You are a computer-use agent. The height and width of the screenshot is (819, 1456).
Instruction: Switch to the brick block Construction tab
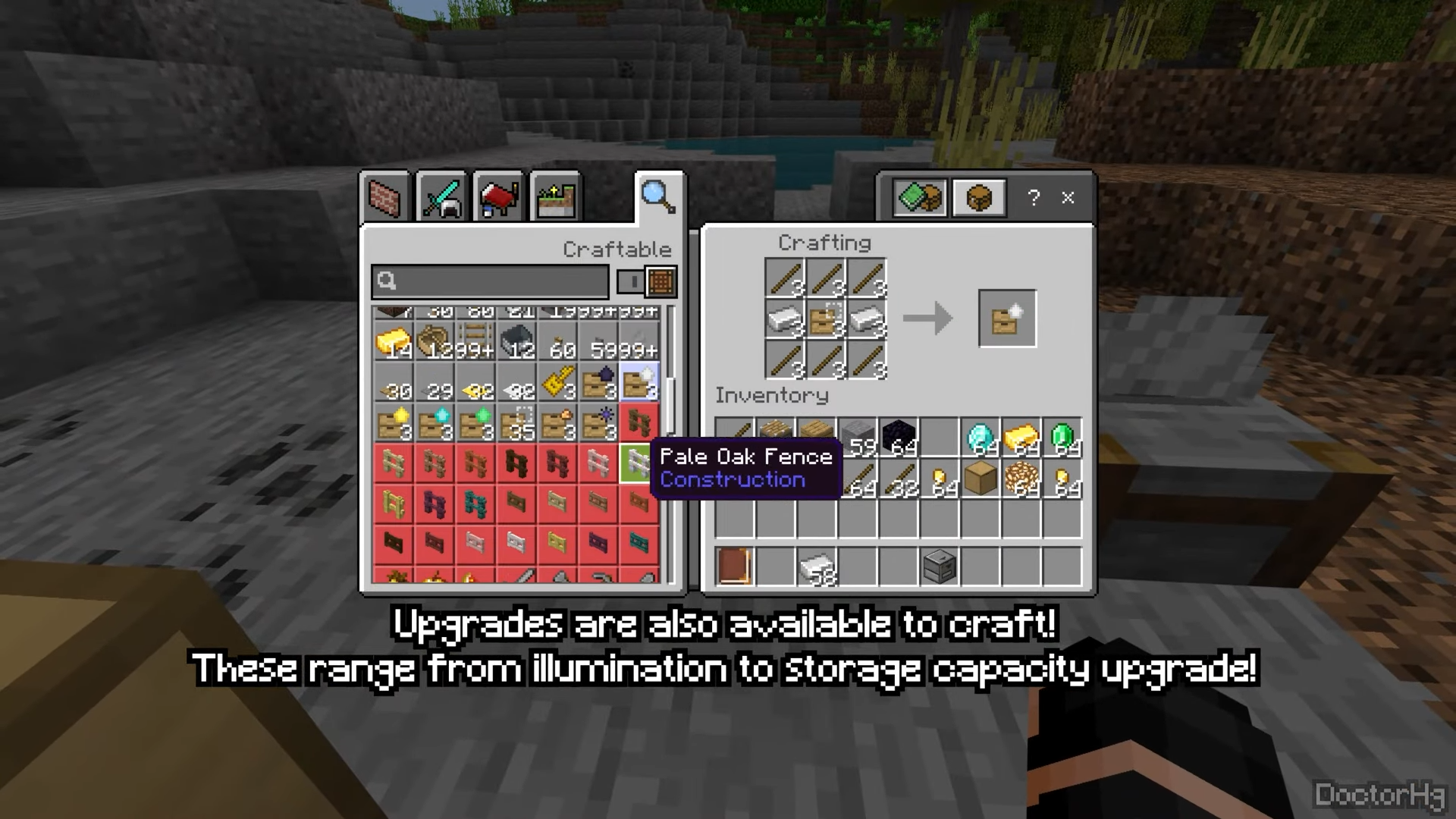pos(384,197)
